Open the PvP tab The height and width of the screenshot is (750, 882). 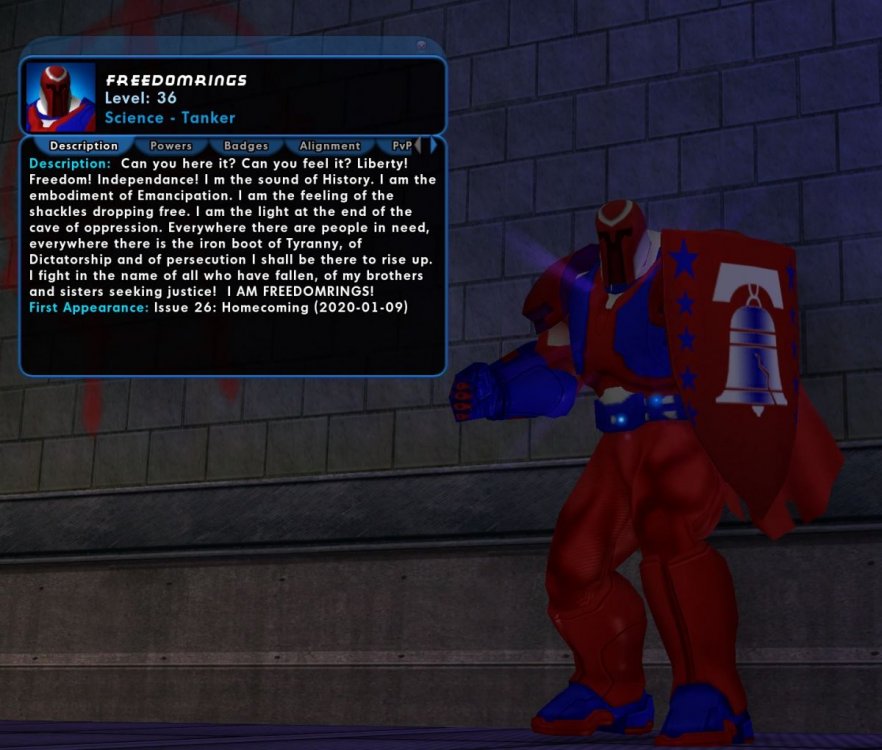401,146
